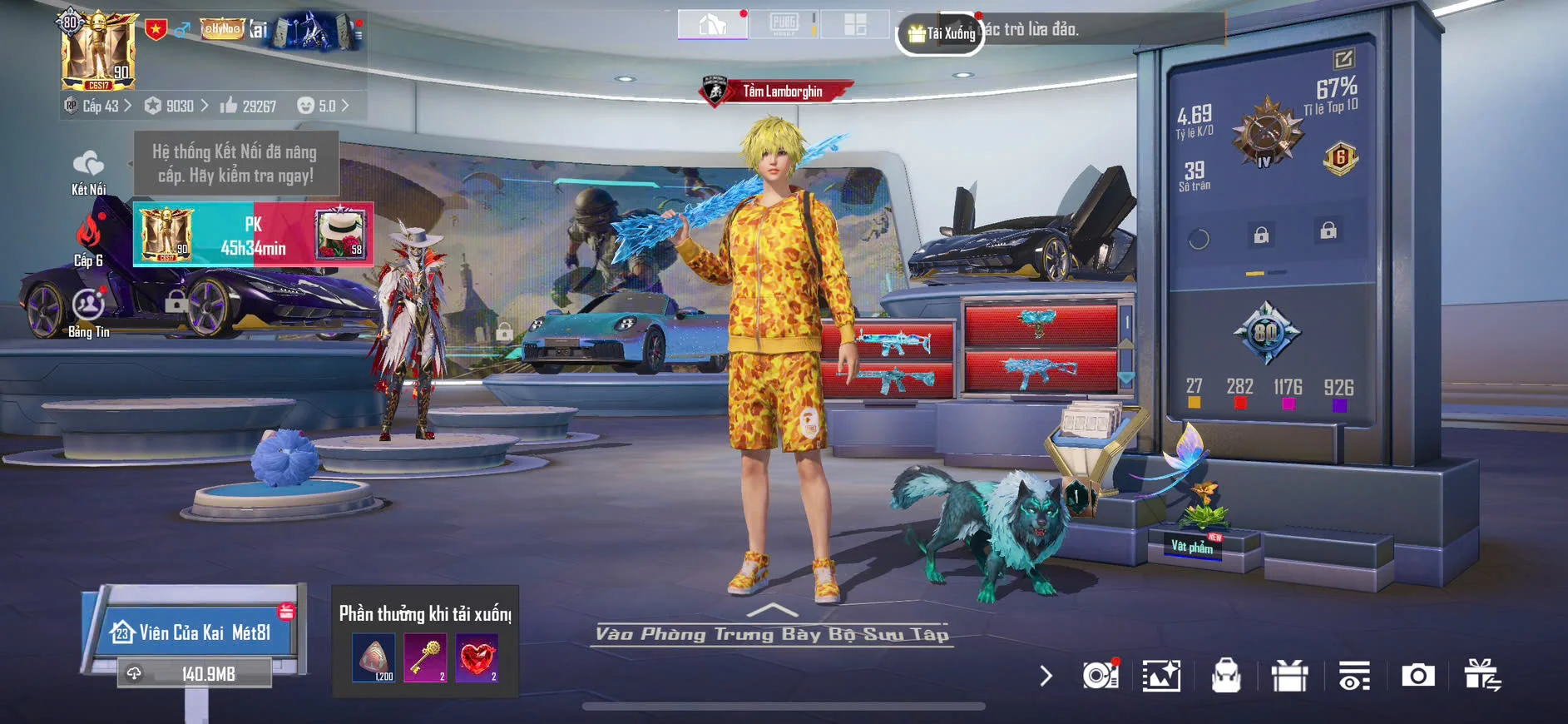Open the Bảng Tin news feed
Screen dimensions: 1568x724
[88, 313]
